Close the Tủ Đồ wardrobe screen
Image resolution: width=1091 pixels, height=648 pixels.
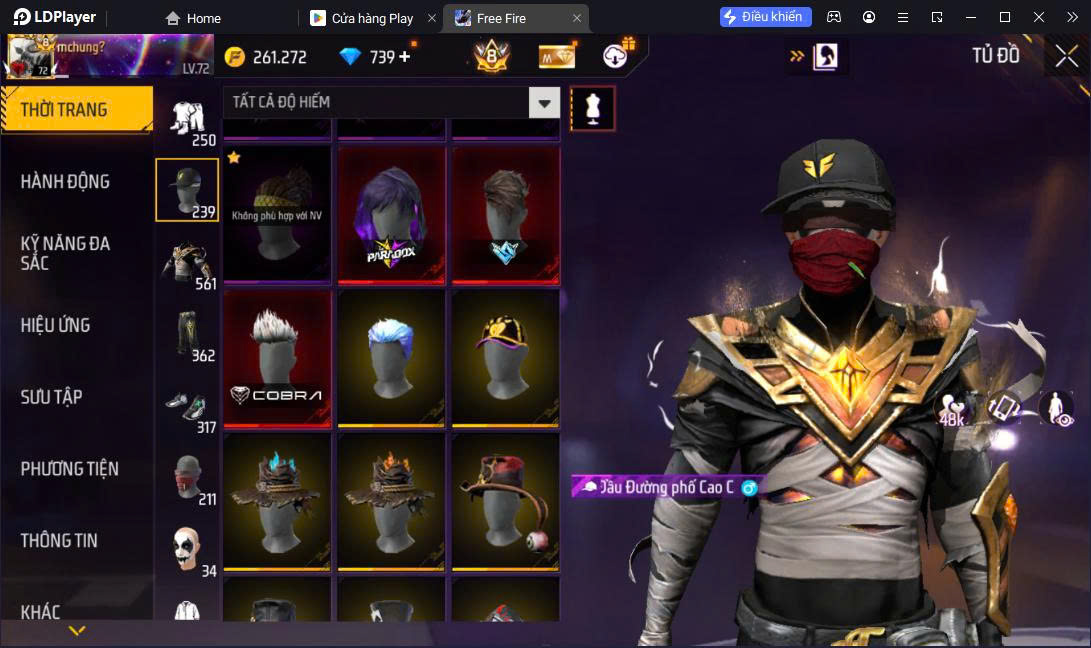coord(1066,56)
